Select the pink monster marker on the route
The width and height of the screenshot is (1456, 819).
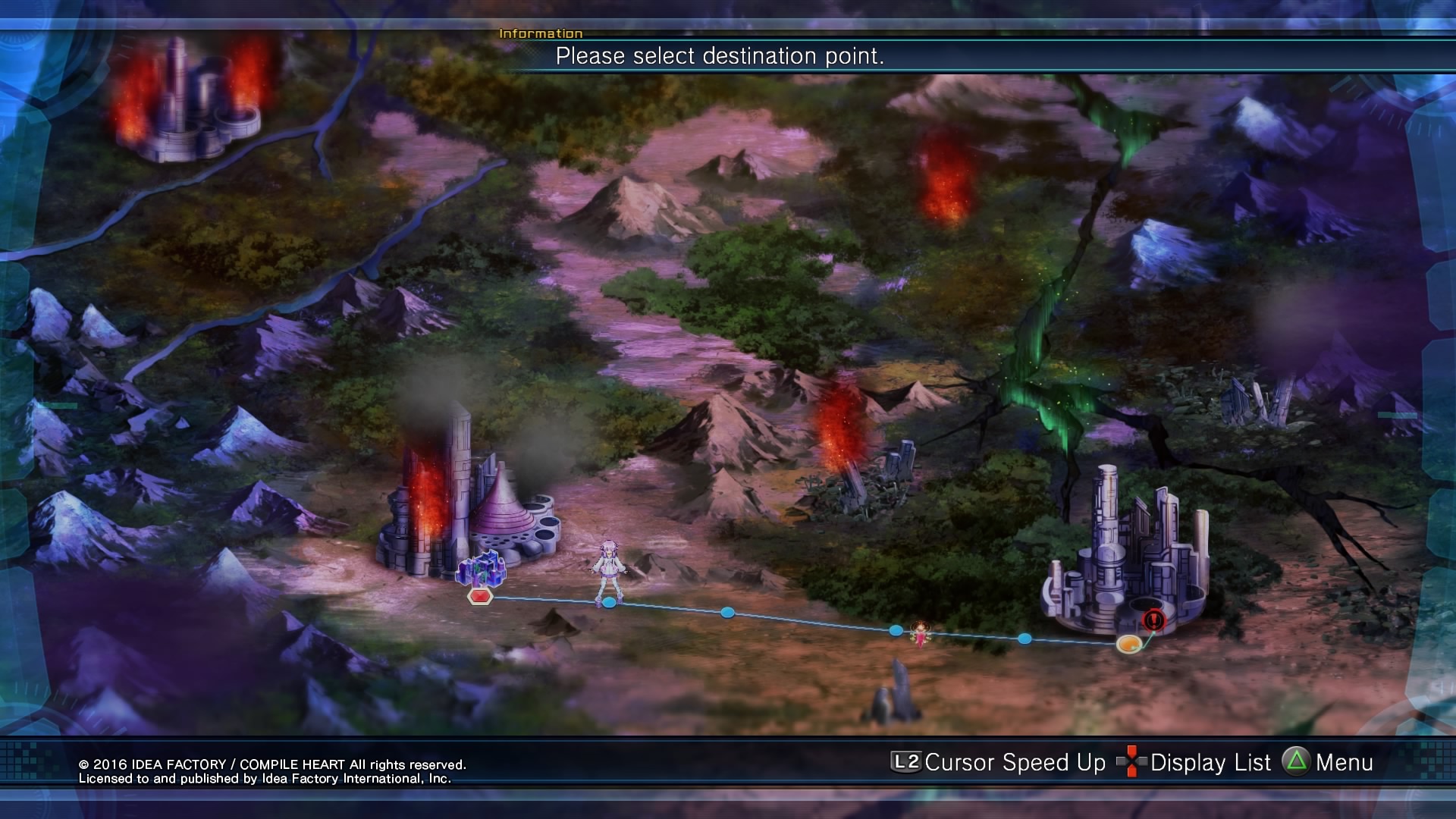[920, 634]
